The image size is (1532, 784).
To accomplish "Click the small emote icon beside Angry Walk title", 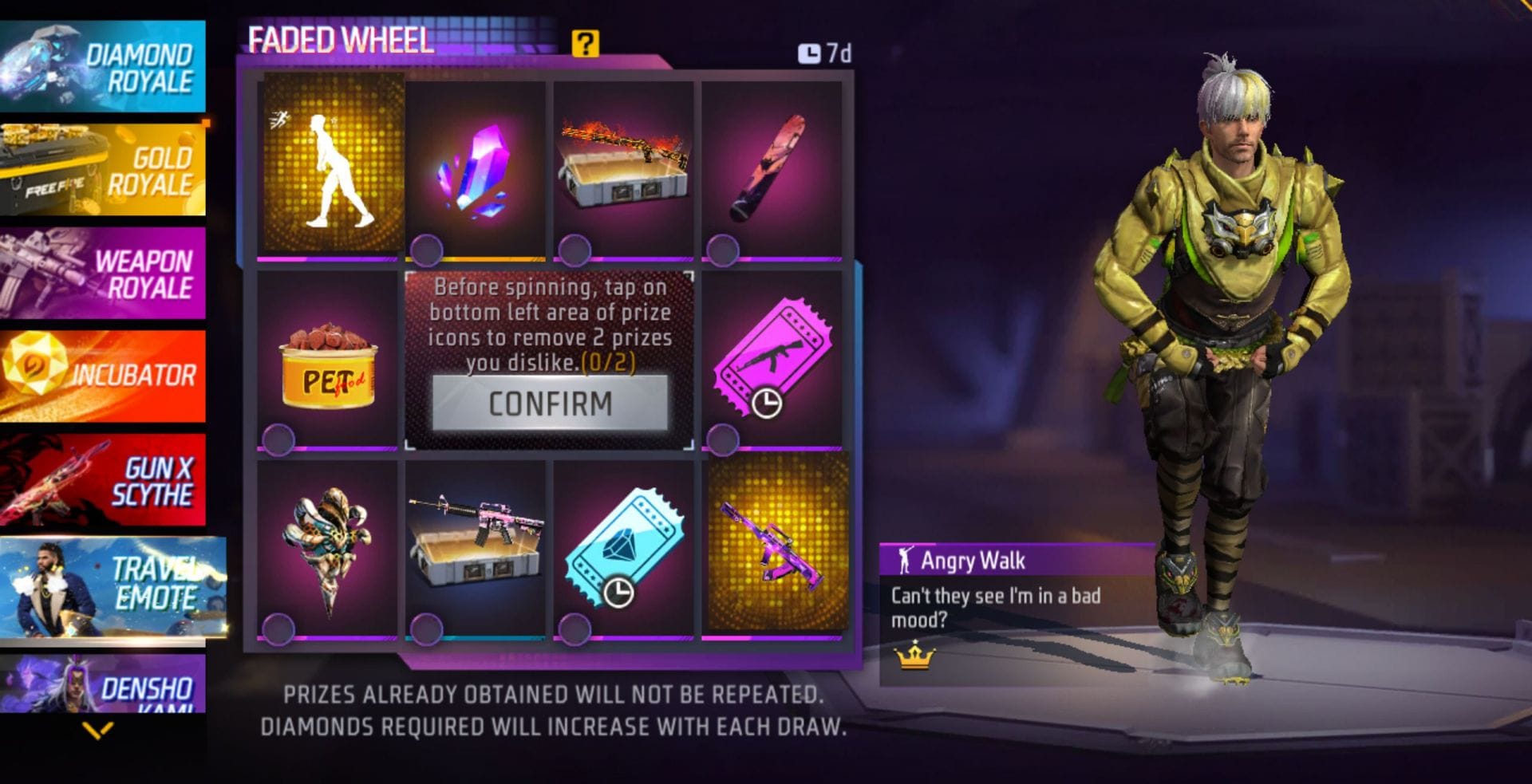I will click(906, 561).
